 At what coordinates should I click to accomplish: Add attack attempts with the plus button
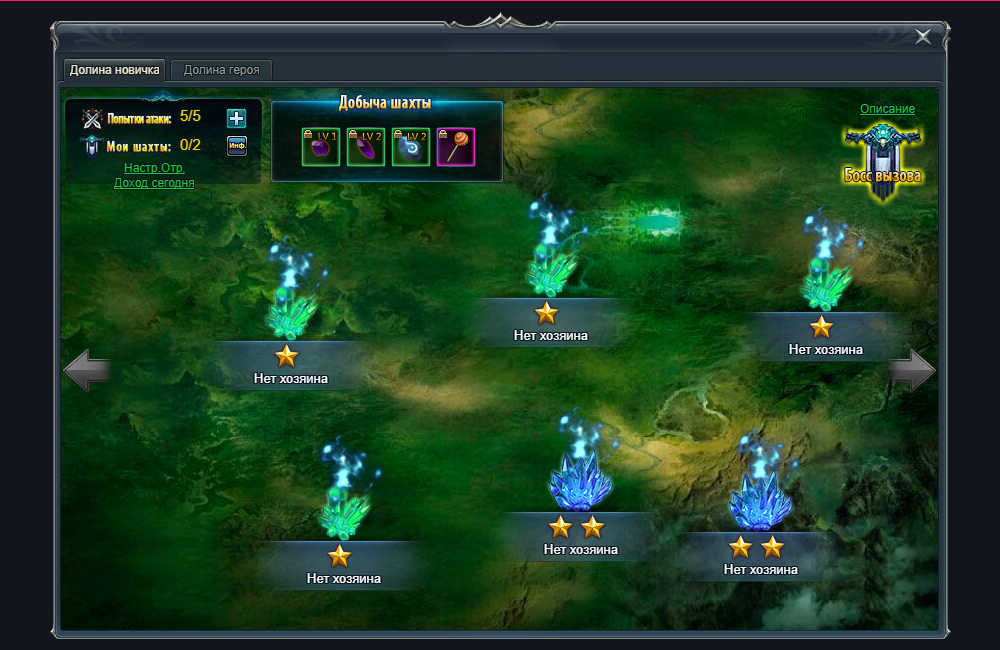click(236, 118)
